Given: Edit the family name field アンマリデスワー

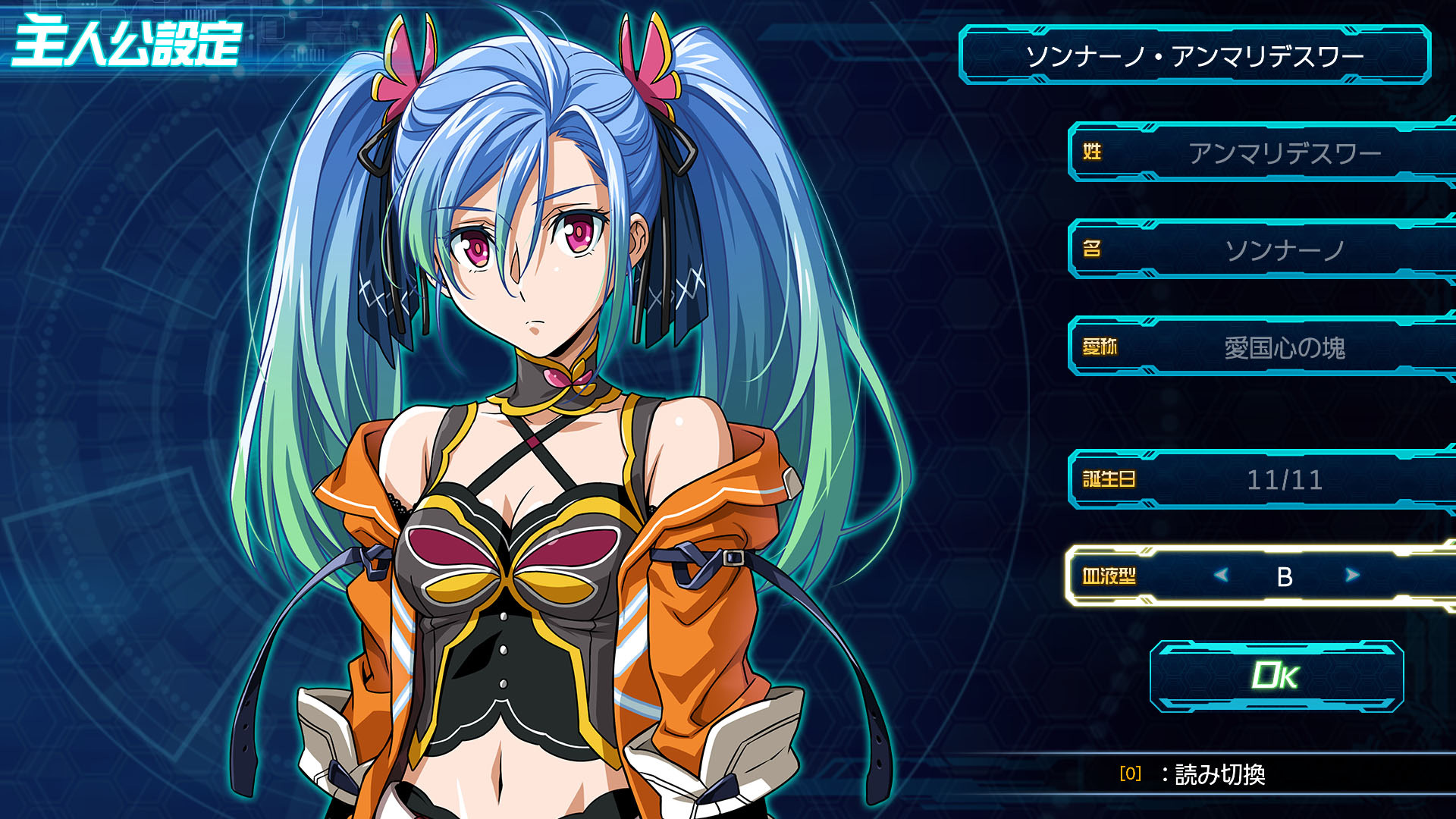Looking at the screenshot, I should coord(1284,153).
